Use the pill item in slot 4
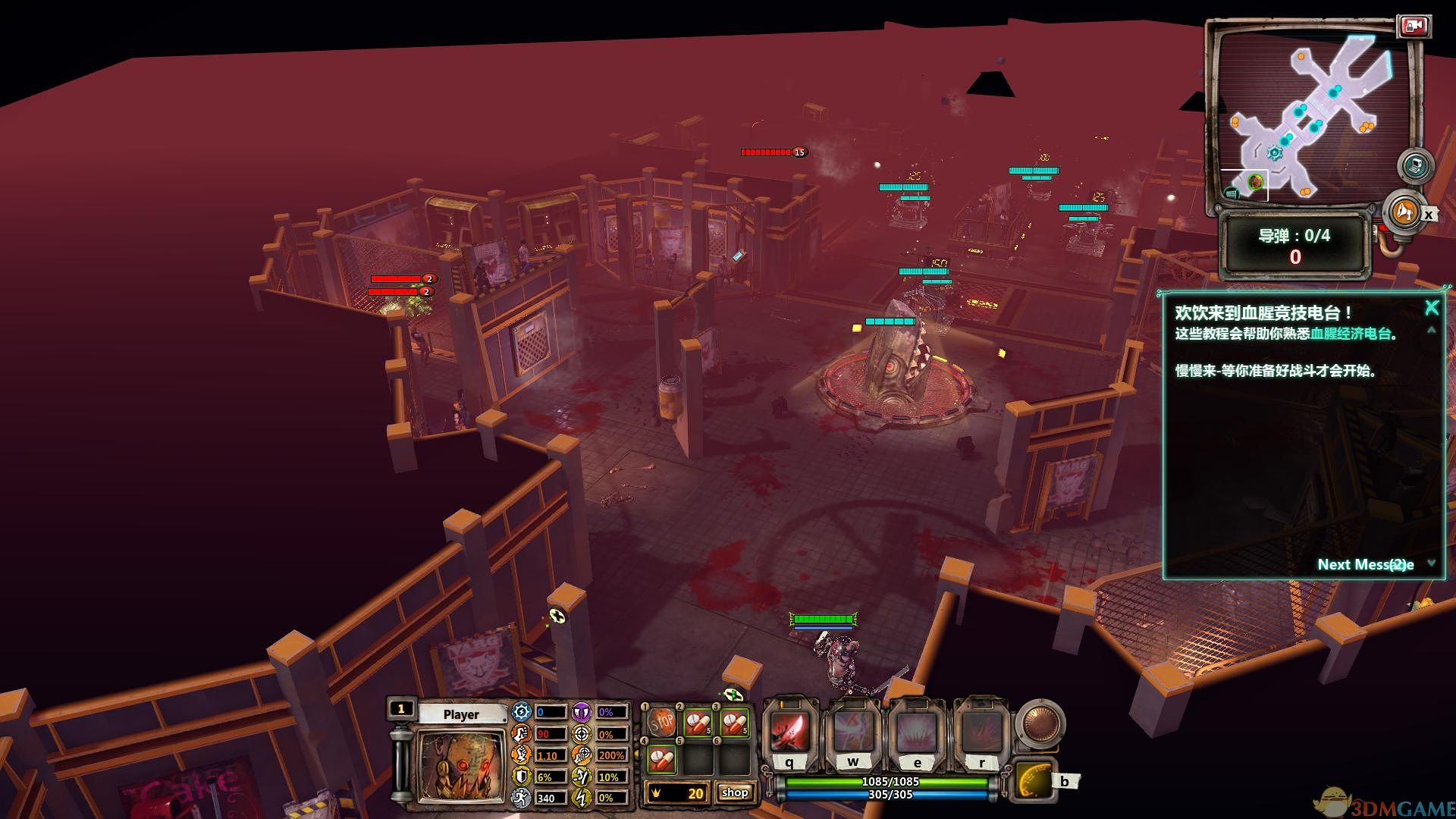Screen dimensions: 1456x819 coord(662,758)
